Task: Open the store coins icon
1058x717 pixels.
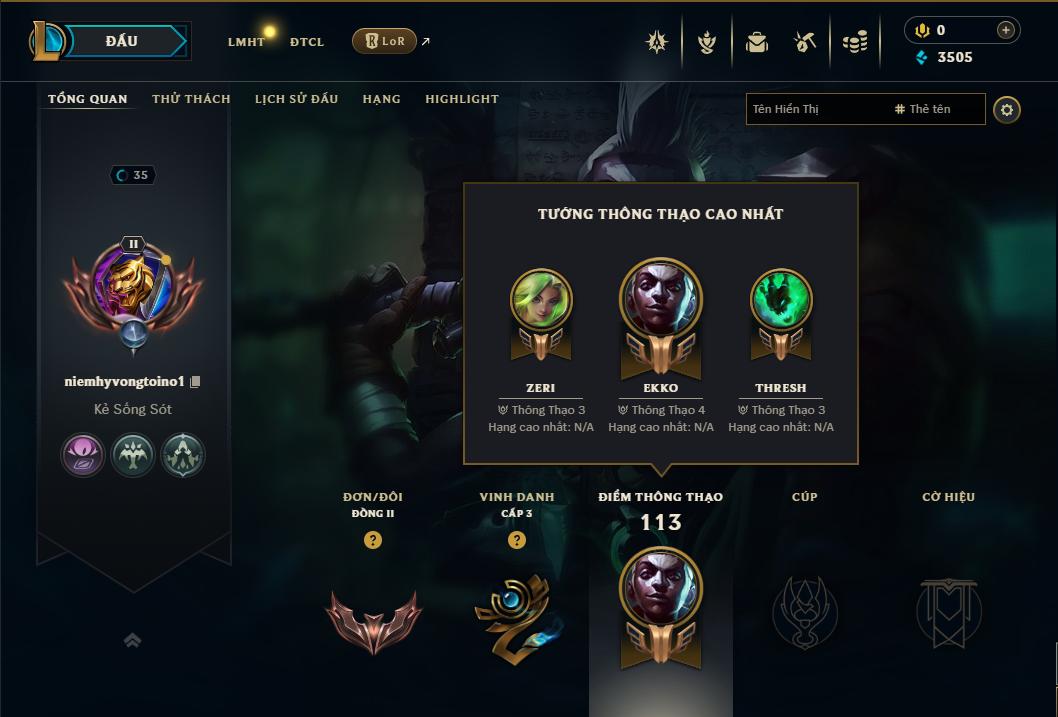Action: (855, 42)
